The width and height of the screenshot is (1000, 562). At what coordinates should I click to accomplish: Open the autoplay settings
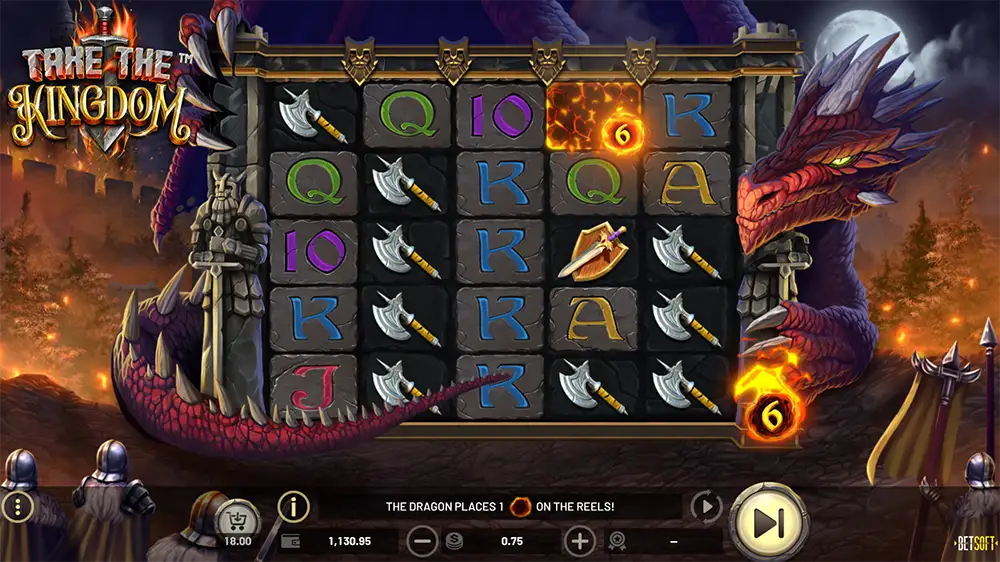click(x=707, y=507)
